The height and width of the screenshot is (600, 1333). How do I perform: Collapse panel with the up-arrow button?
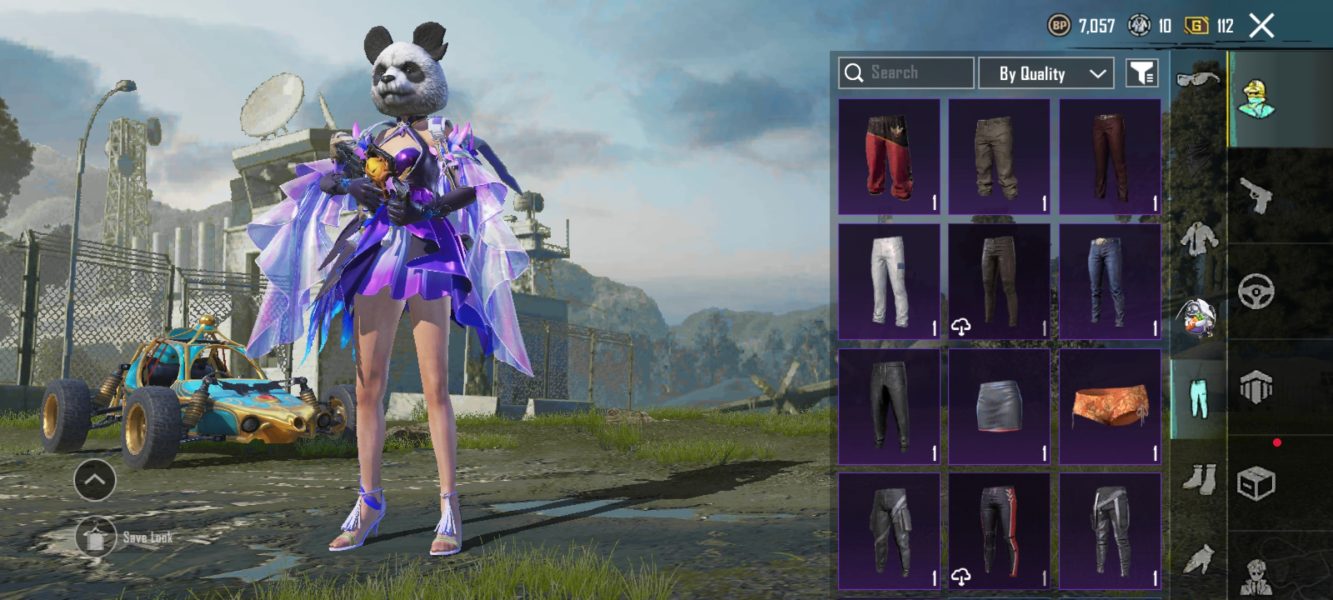click(x=94, y=481)
